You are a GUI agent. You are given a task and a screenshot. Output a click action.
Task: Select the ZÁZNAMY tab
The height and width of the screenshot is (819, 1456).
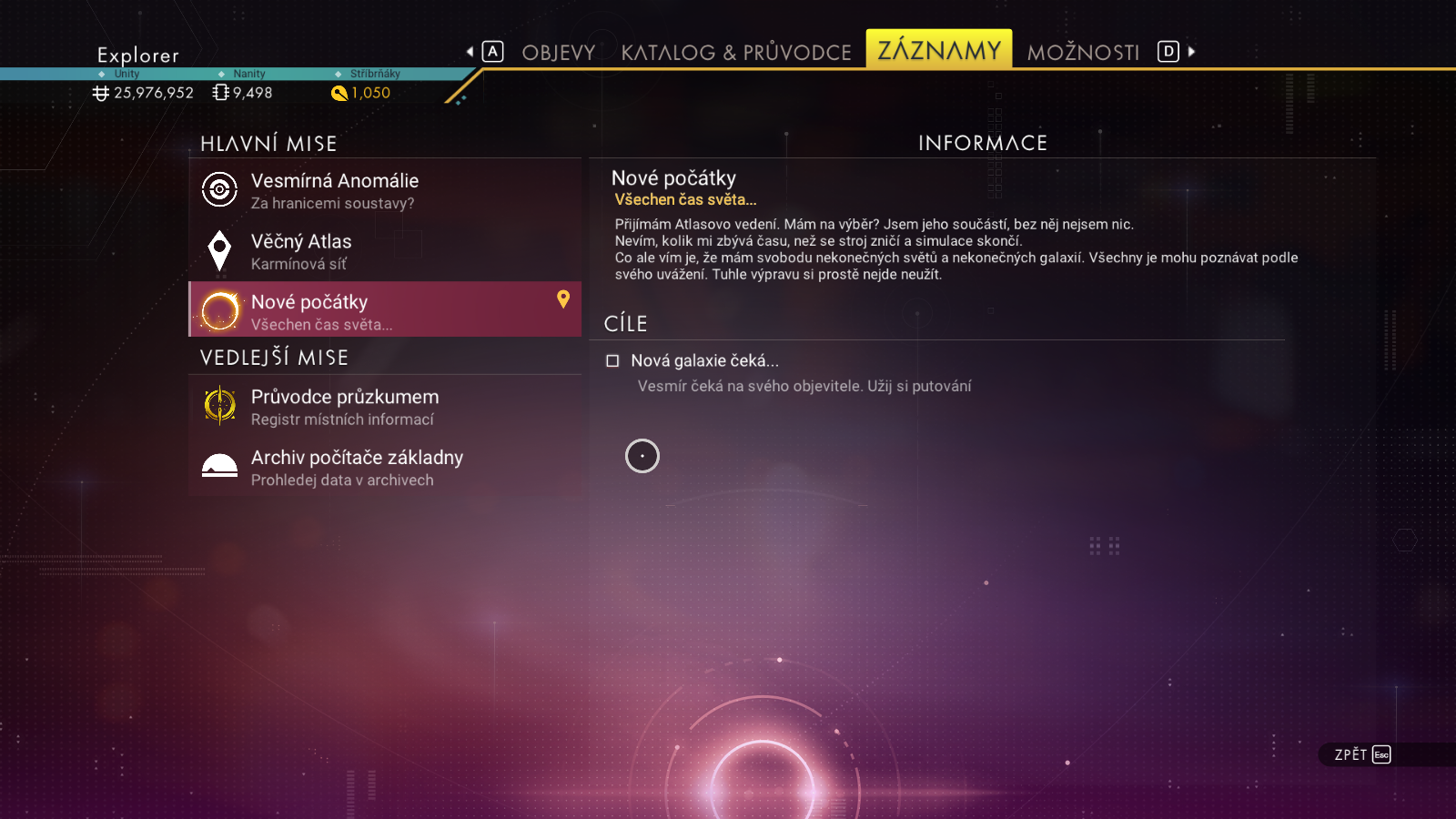pyautogui.click(x=938, y=50)
